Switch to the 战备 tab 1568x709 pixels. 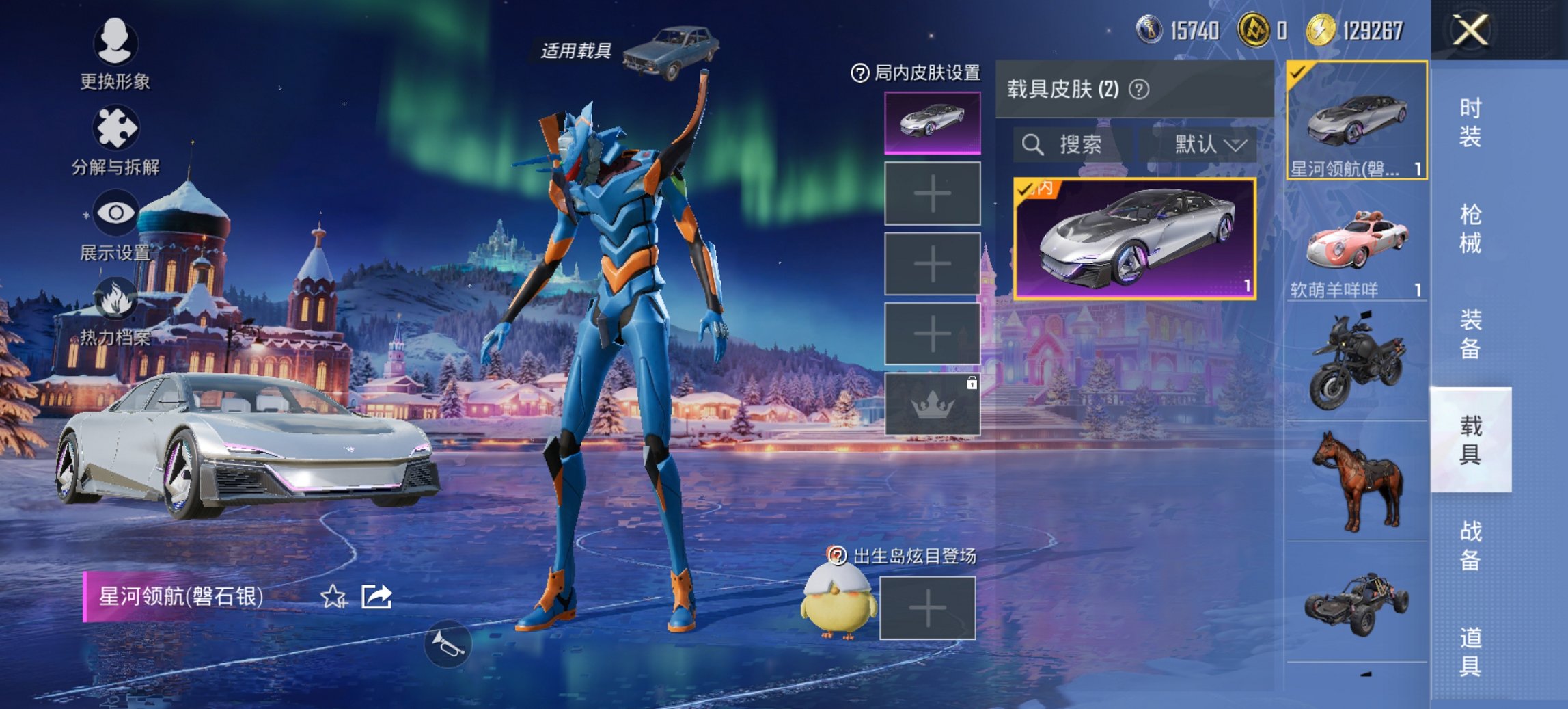[1470, 545]
